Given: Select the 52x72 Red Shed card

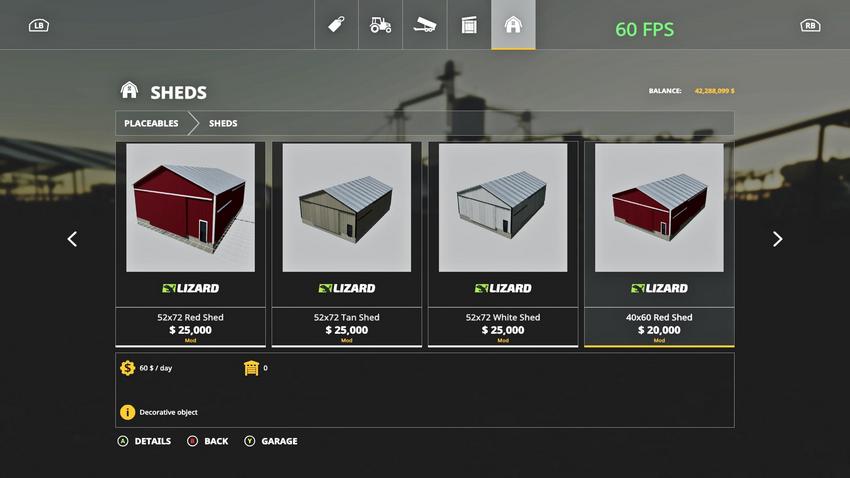Looking at the screenshot, I should tap(190, 243).
